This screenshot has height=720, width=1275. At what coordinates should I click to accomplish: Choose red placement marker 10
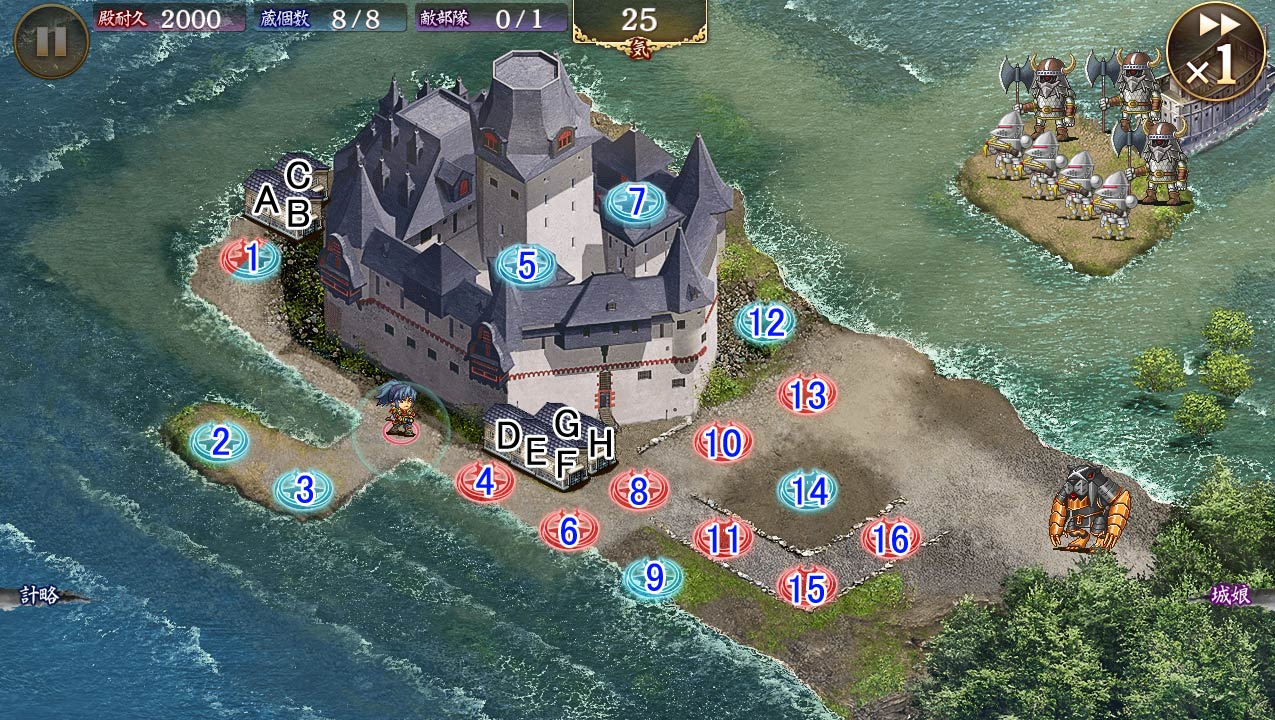click(x=723, y=443)
